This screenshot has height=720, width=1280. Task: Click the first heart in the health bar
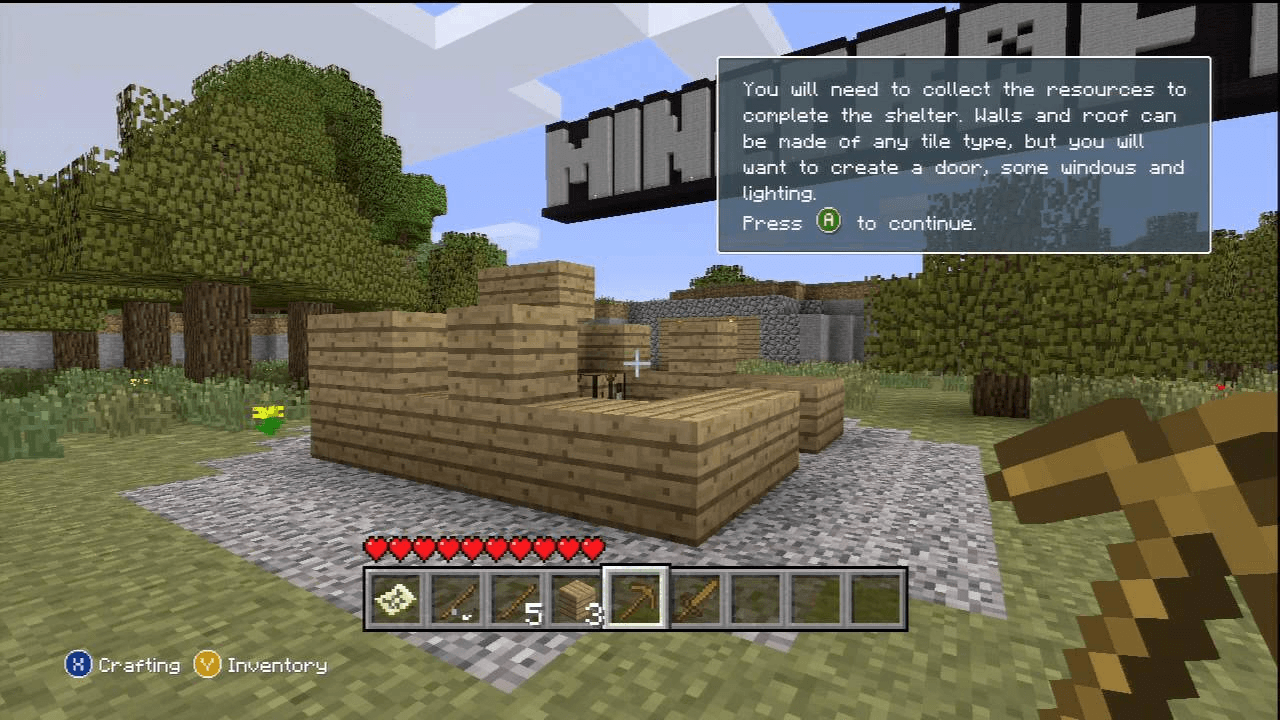pyautogui.click(x=375, y=548)
